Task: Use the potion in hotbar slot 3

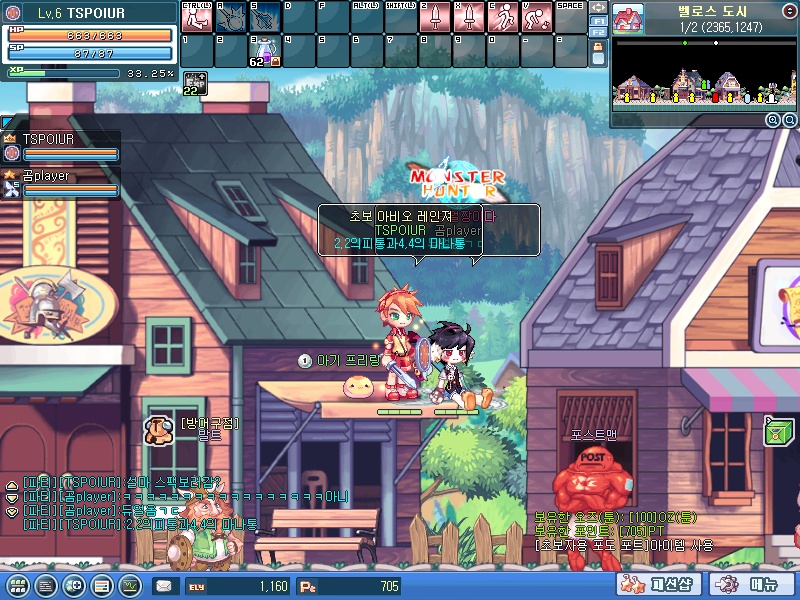Action: [x=265, y=51]
